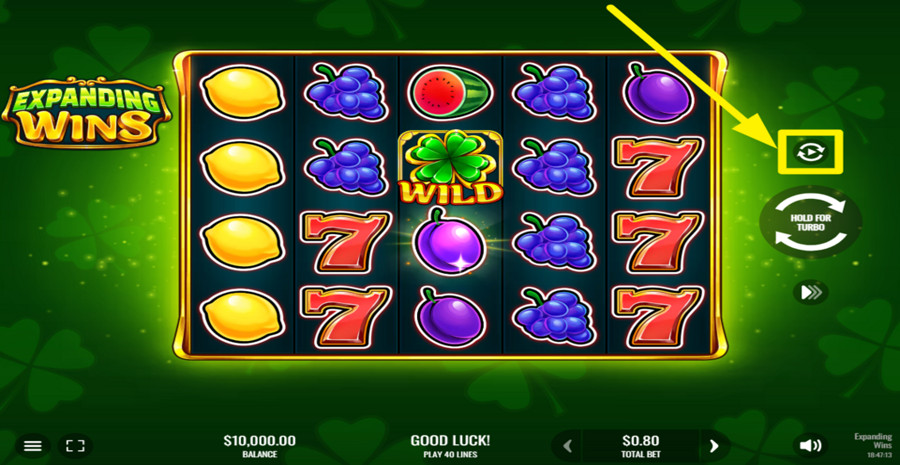
Task: Decrease the total bet amount
Action: (x=568, y=446)
